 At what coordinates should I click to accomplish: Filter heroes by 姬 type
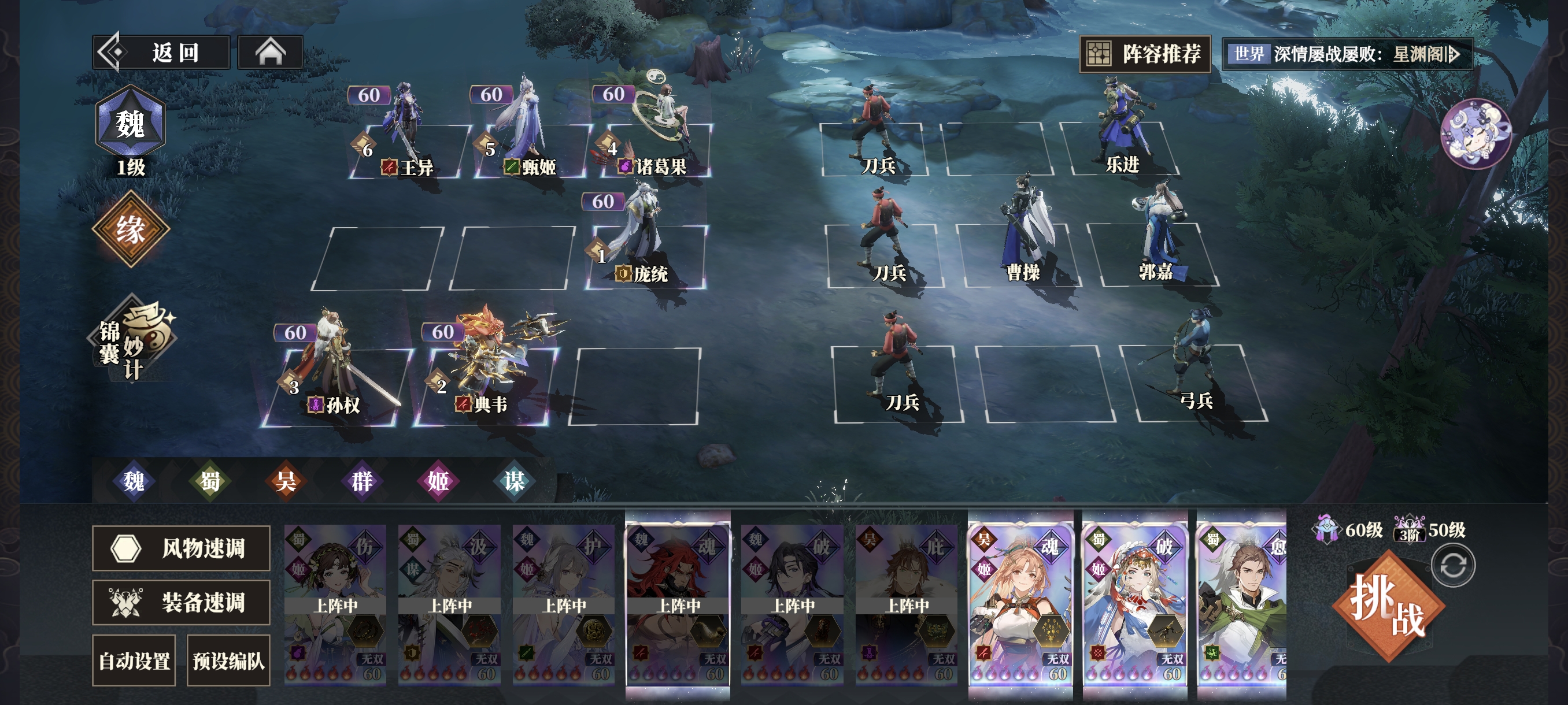438,481
